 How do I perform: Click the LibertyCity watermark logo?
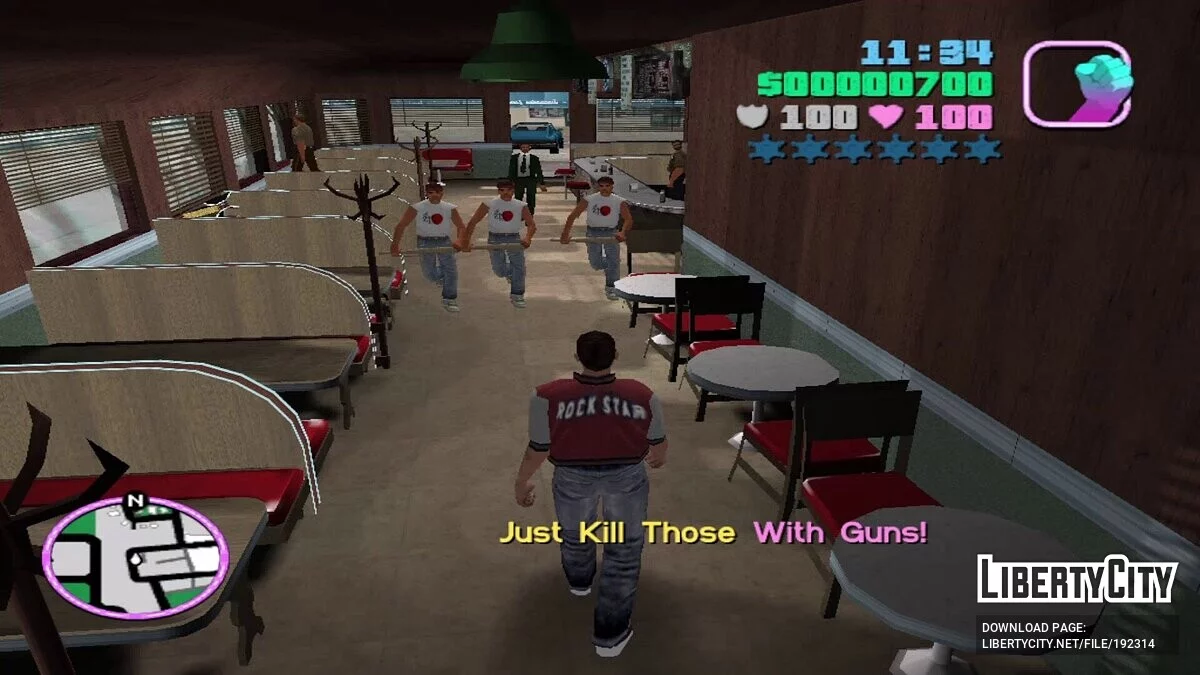coord(1077,580)
